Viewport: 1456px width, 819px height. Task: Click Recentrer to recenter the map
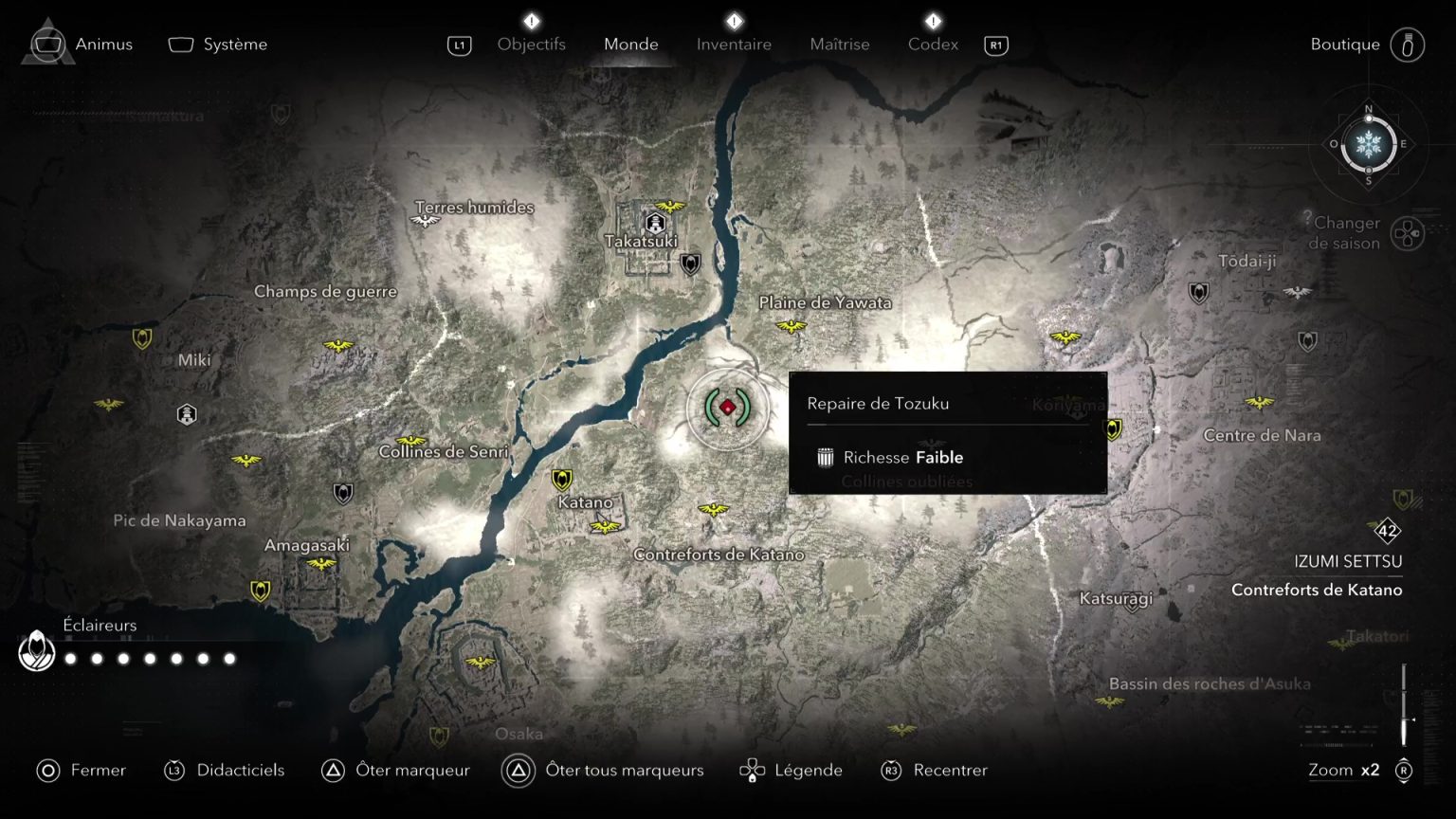click(x=951, y=770)
